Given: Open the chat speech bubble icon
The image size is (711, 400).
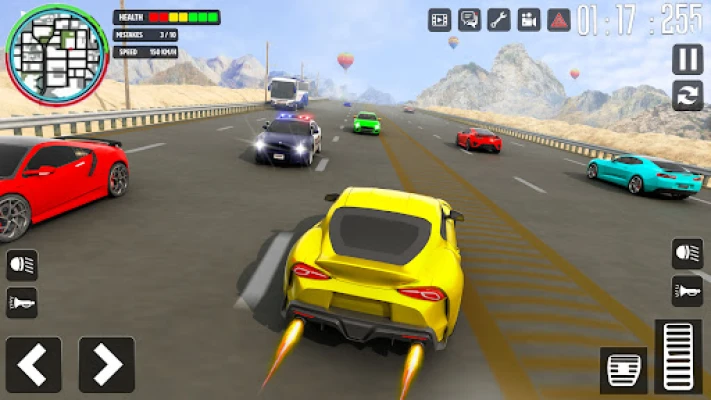Looking at the screenshot, I should tap(469, 19).
